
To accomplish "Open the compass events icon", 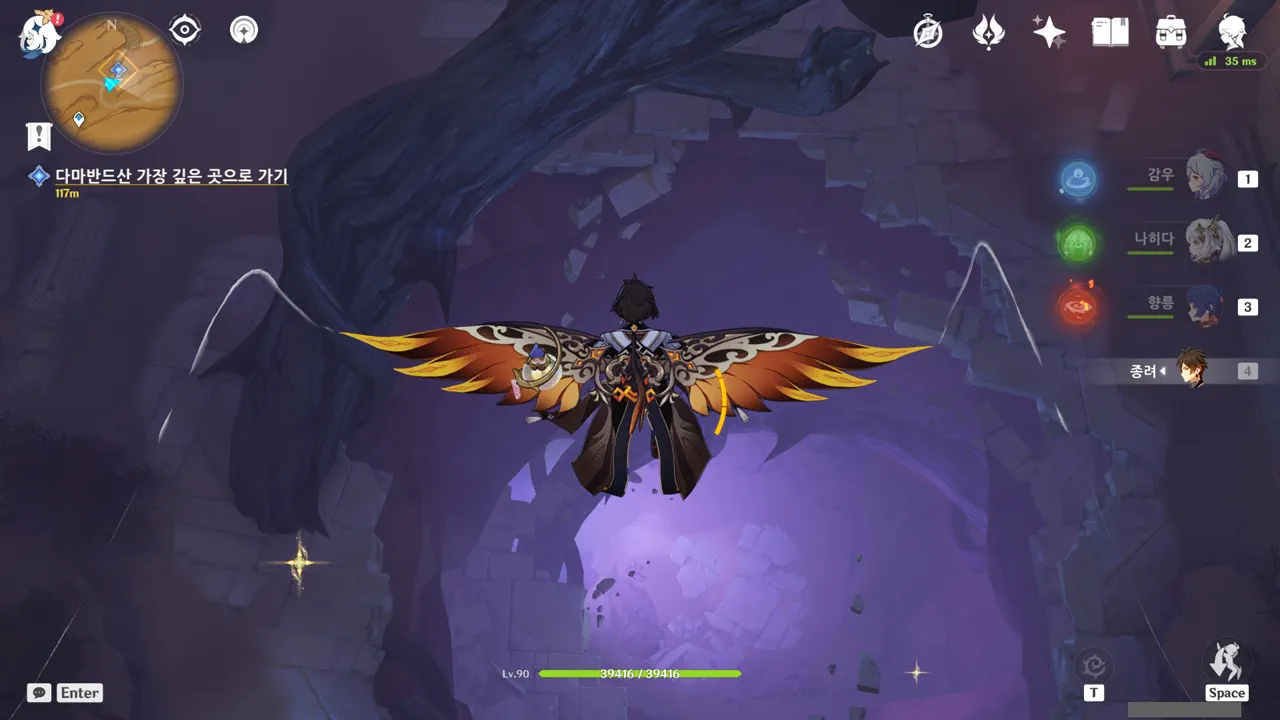I will point(928,33).
